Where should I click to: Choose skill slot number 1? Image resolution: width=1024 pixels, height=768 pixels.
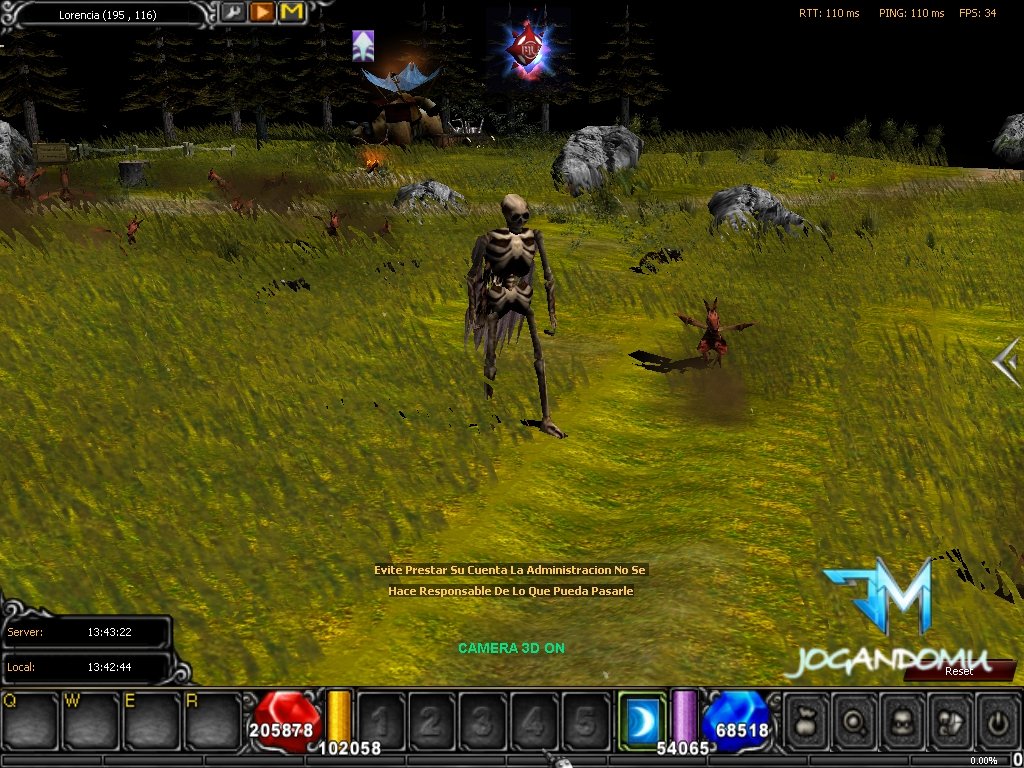(381, 720)
